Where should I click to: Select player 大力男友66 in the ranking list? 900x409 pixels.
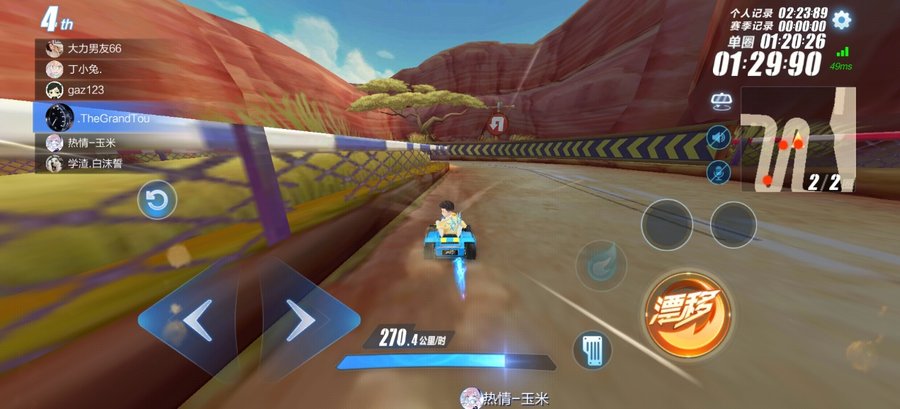pyautogui.click(x=96, y=48)
